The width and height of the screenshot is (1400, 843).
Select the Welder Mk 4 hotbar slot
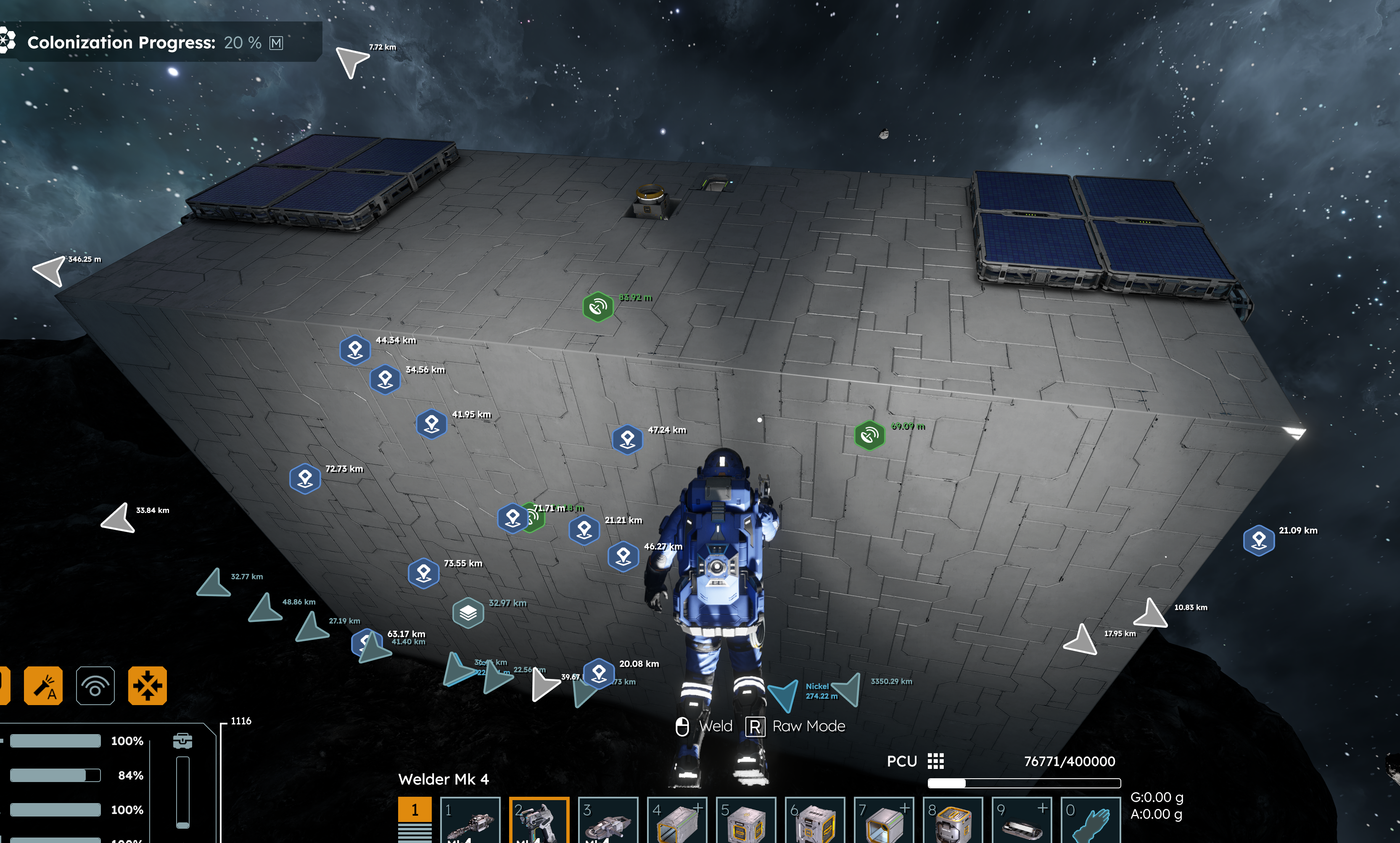pos(539,820)
